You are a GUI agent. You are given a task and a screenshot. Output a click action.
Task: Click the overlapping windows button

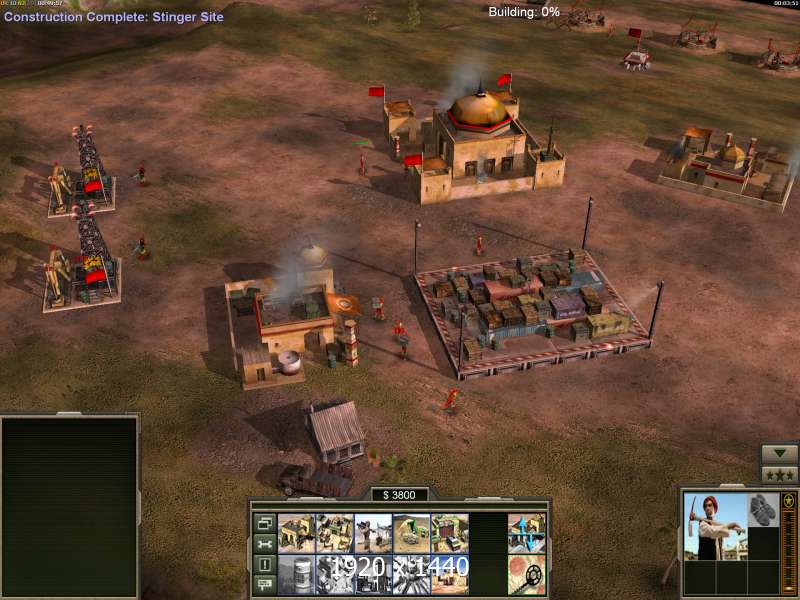pyautogui.click(x=265, y=523)
